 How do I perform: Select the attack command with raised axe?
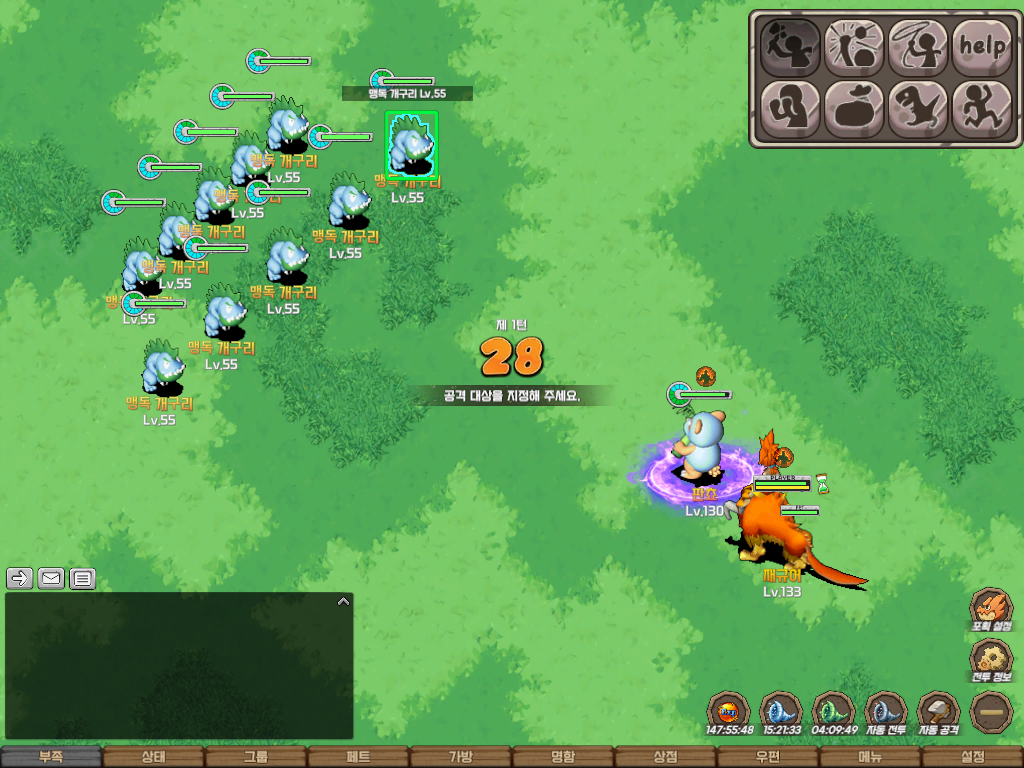(x=790, y=45)
